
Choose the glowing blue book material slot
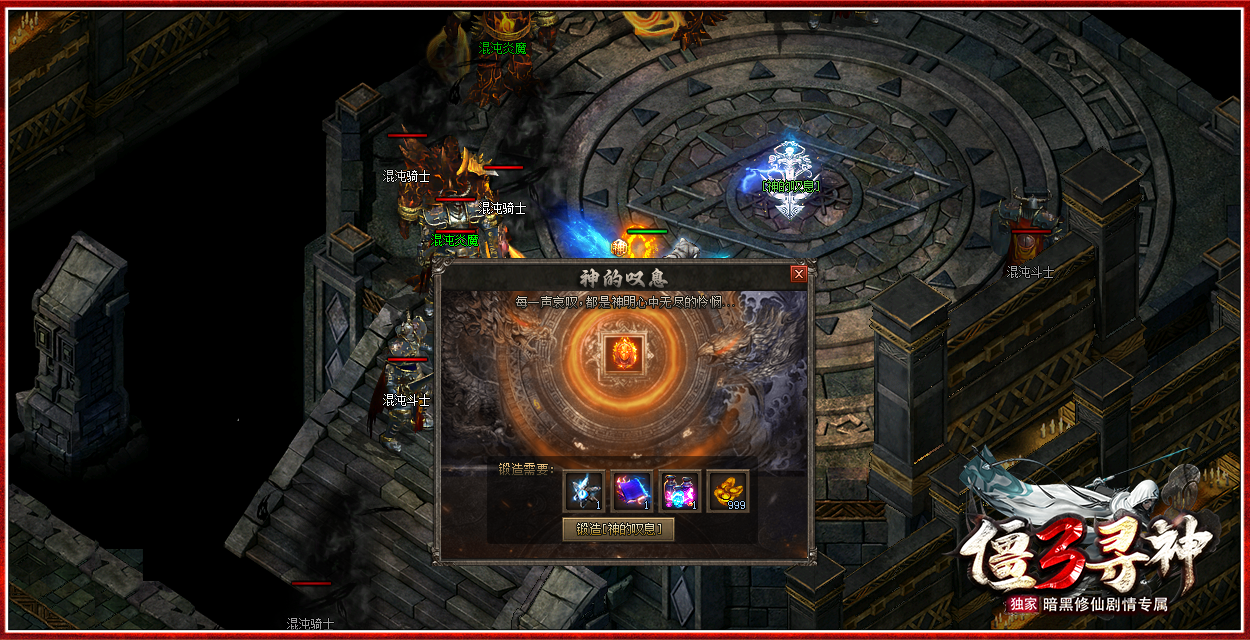pyautogui.click(x=632, y=490)
